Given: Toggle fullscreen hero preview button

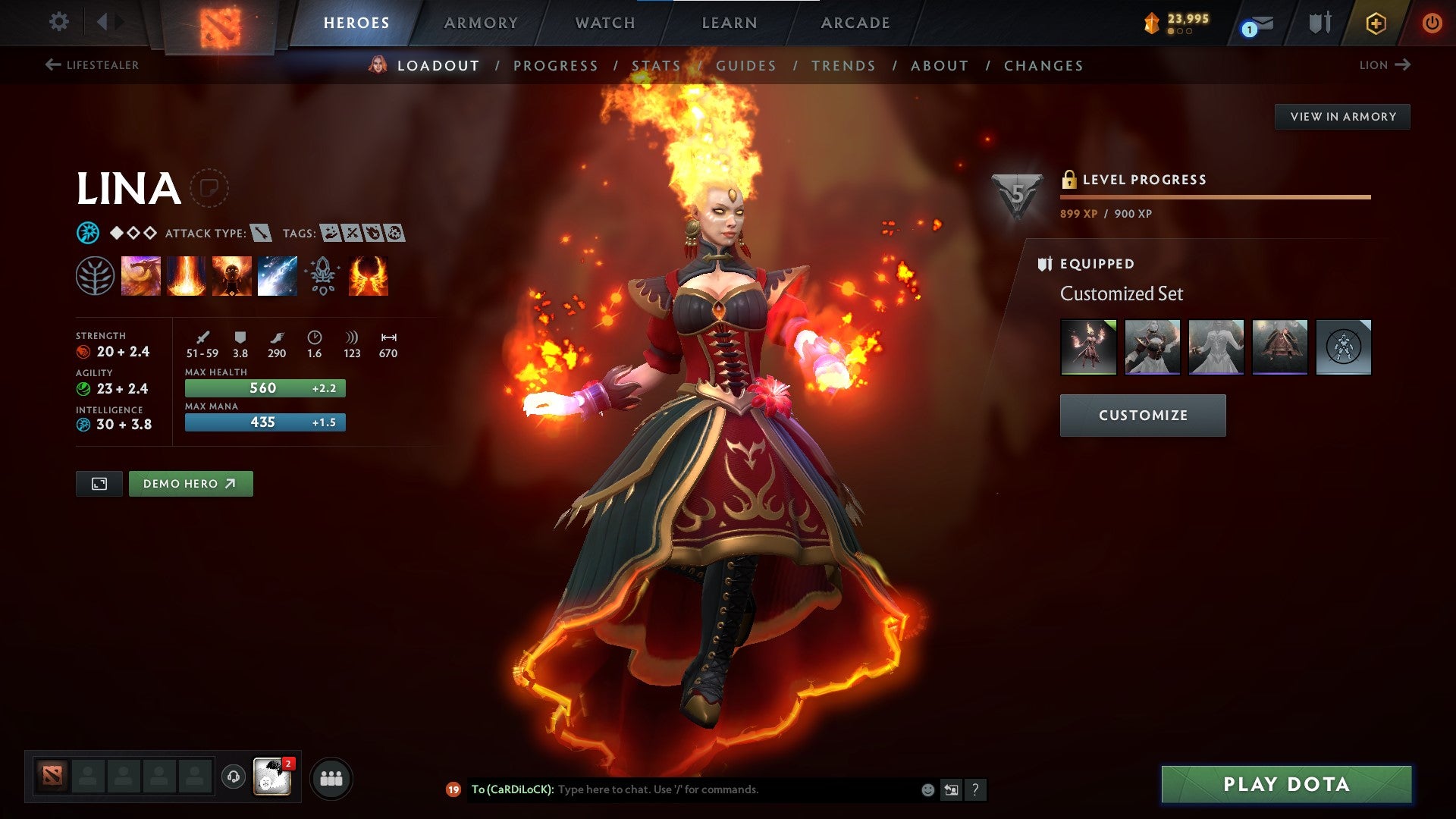Looking at the screenshot, I should (x=99, y=483).
